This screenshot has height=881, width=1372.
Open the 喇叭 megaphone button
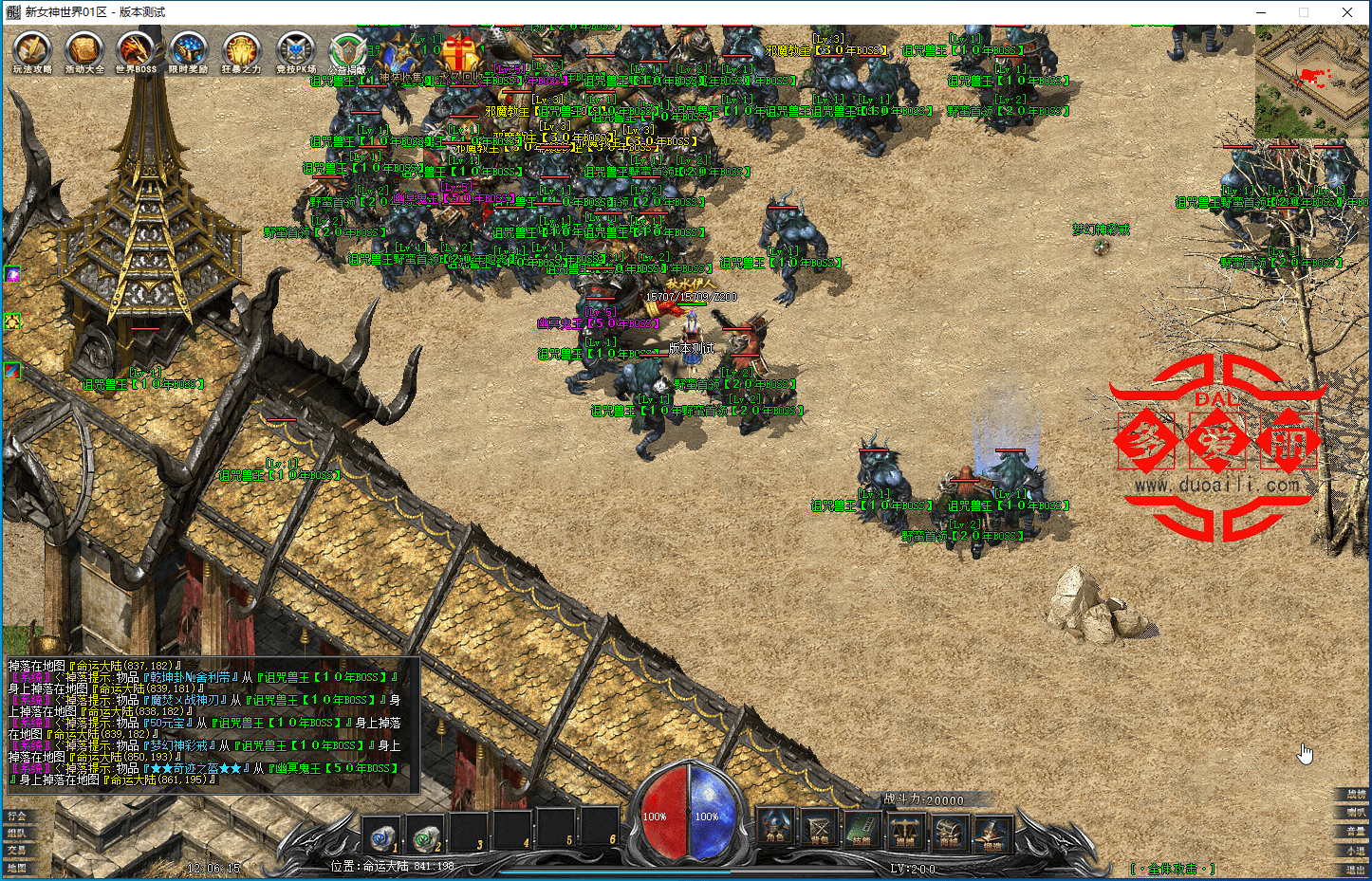1356,812
